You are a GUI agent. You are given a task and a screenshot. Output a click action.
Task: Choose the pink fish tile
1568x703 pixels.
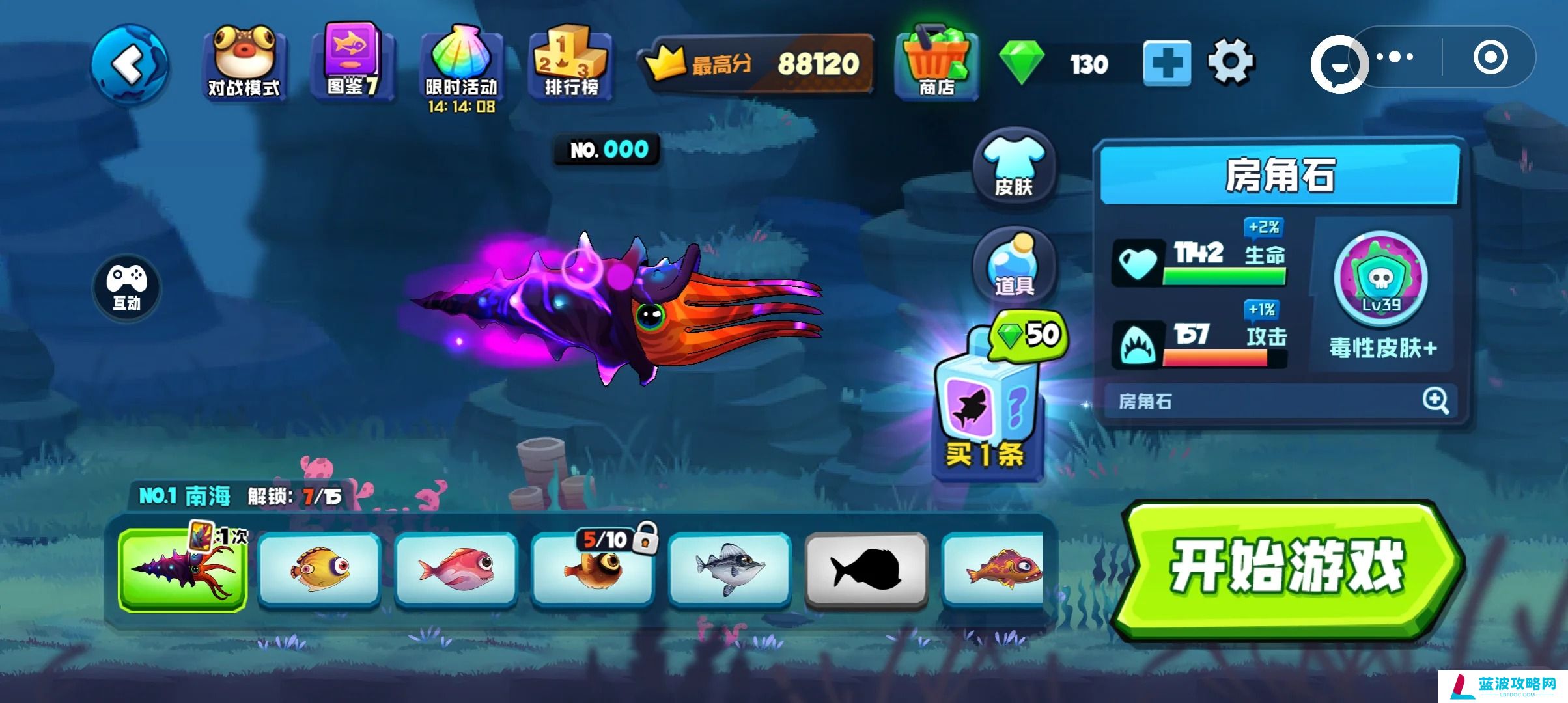pos(456,570)
